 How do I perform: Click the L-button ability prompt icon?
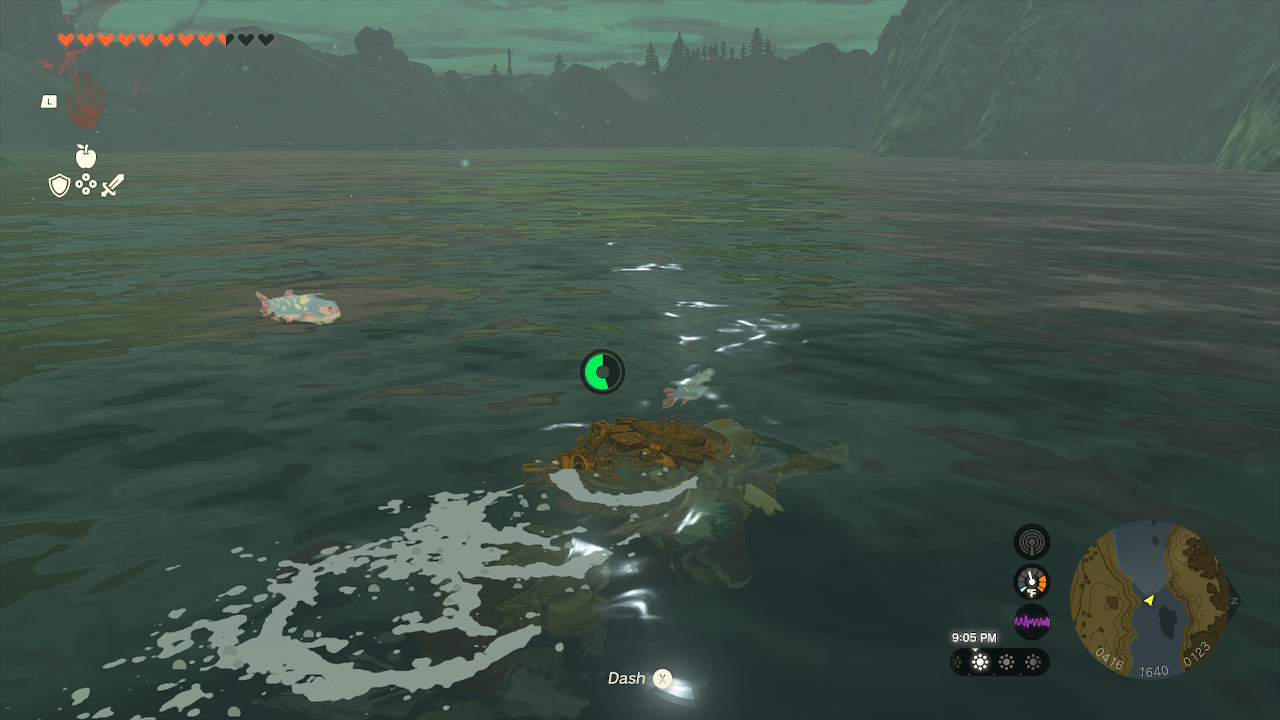[48, 101]
